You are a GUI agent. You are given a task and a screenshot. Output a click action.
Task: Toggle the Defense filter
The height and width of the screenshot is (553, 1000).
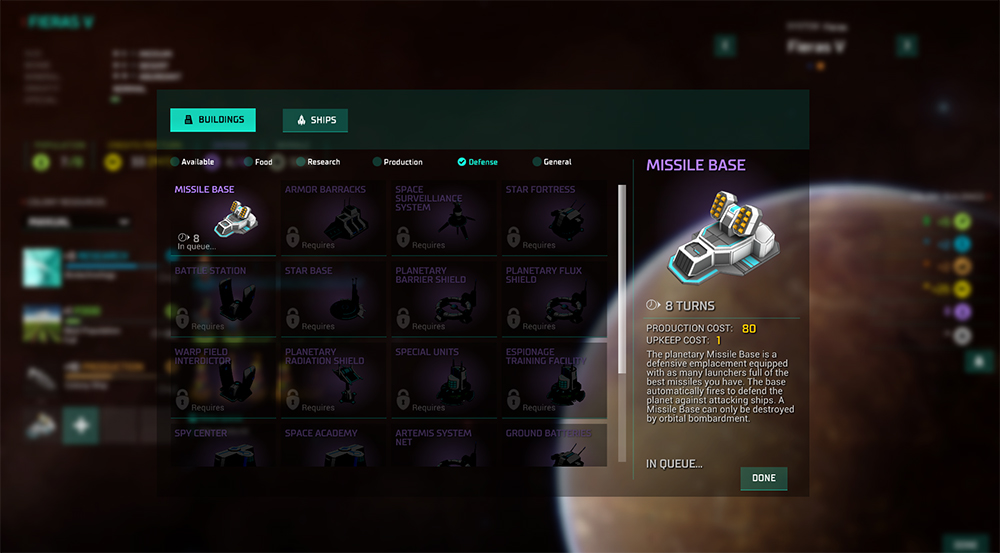pyautogui.click(x=477, y=162)
